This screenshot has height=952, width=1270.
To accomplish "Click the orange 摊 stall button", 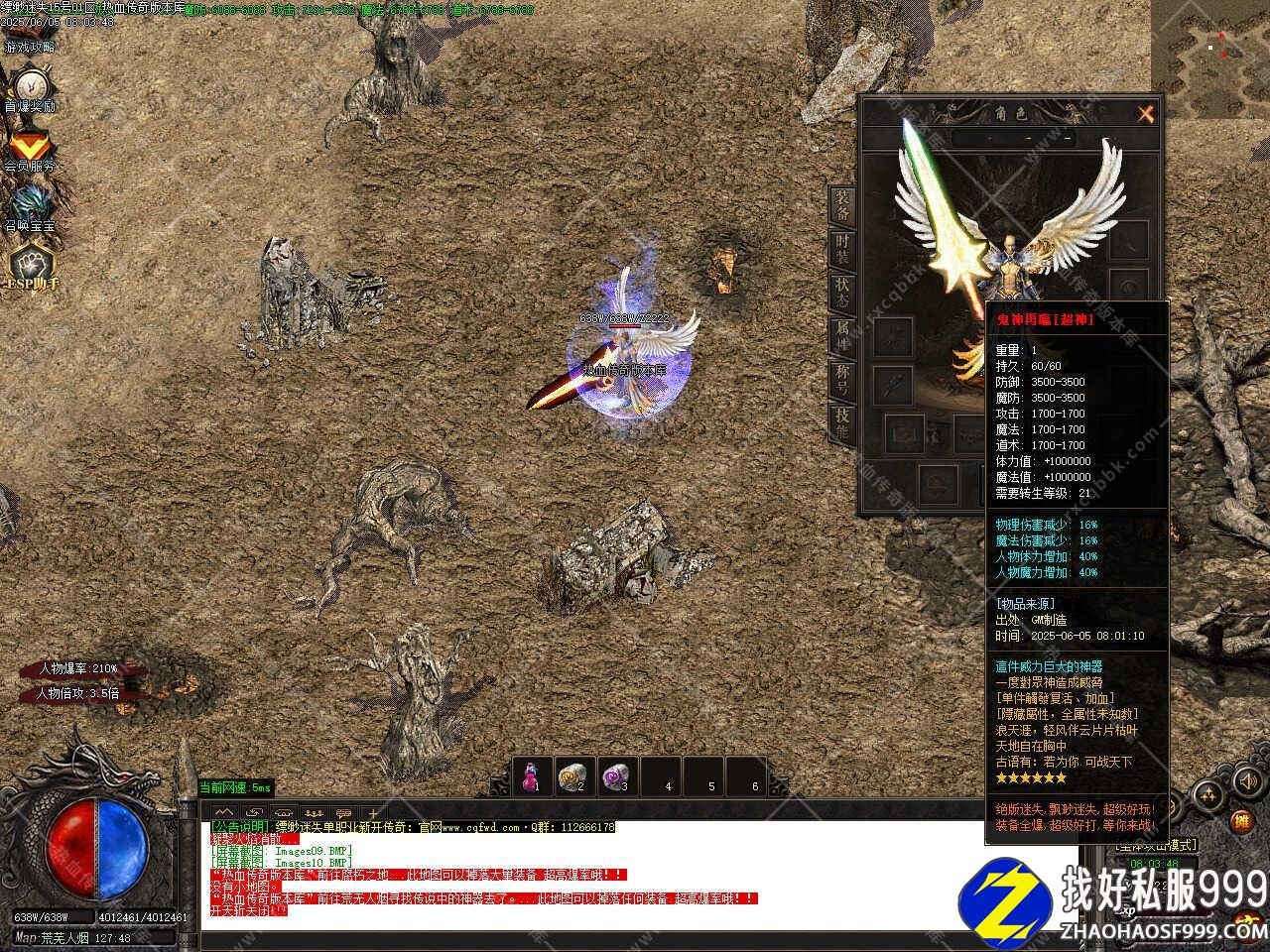I will 1241,821.
